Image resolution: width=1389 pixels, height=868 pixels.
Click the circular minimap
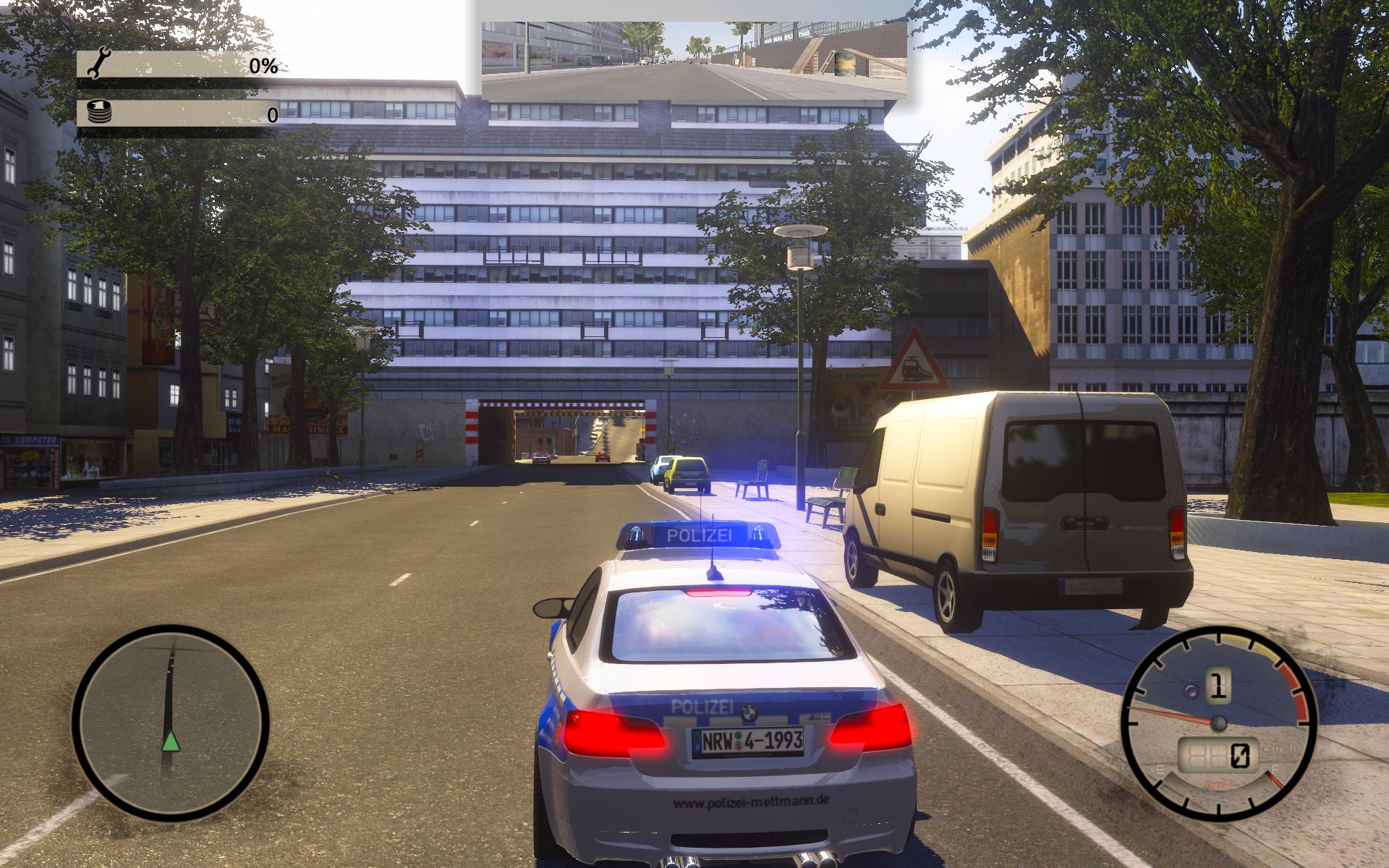tap(171, 723)
